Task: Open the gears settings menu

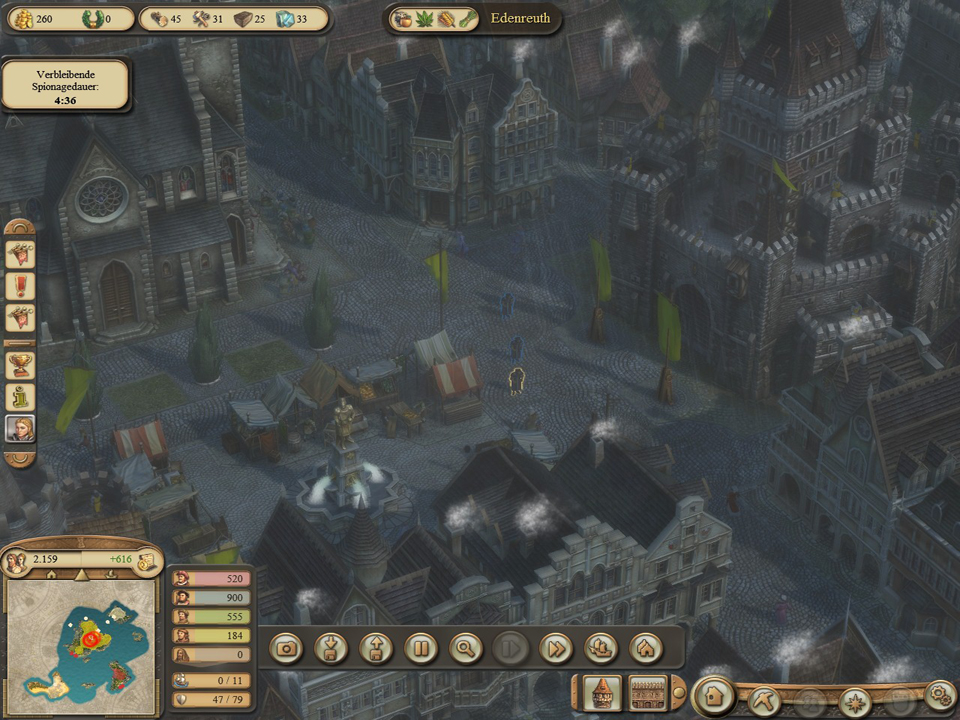Action: tap(940, 694)
